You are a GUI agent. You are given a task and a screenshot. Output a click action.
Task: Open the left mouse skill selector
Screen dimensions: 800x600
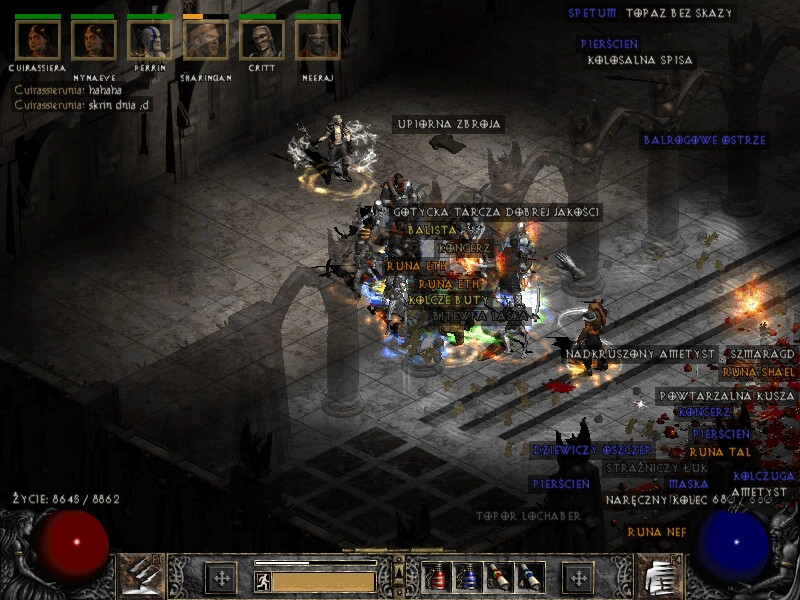click(x=142, y=575)
